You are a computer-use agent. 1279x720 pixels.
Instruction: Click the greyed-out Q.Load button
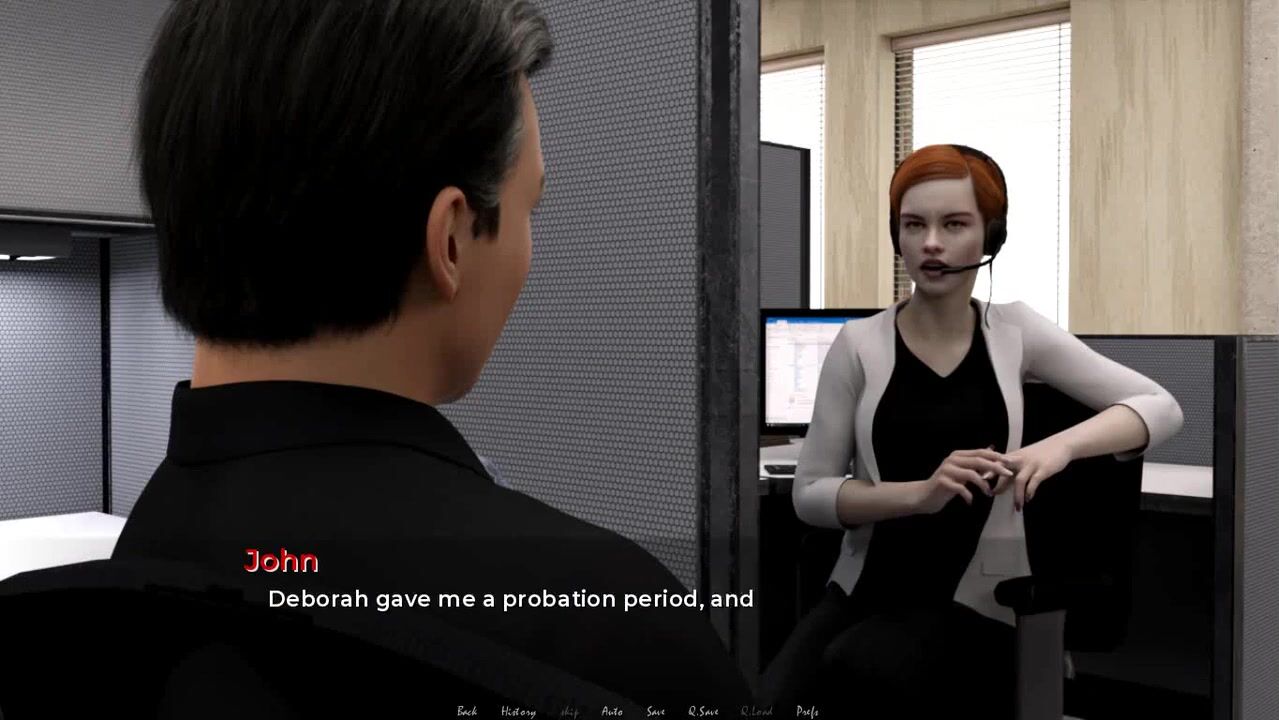coord(756,711)
